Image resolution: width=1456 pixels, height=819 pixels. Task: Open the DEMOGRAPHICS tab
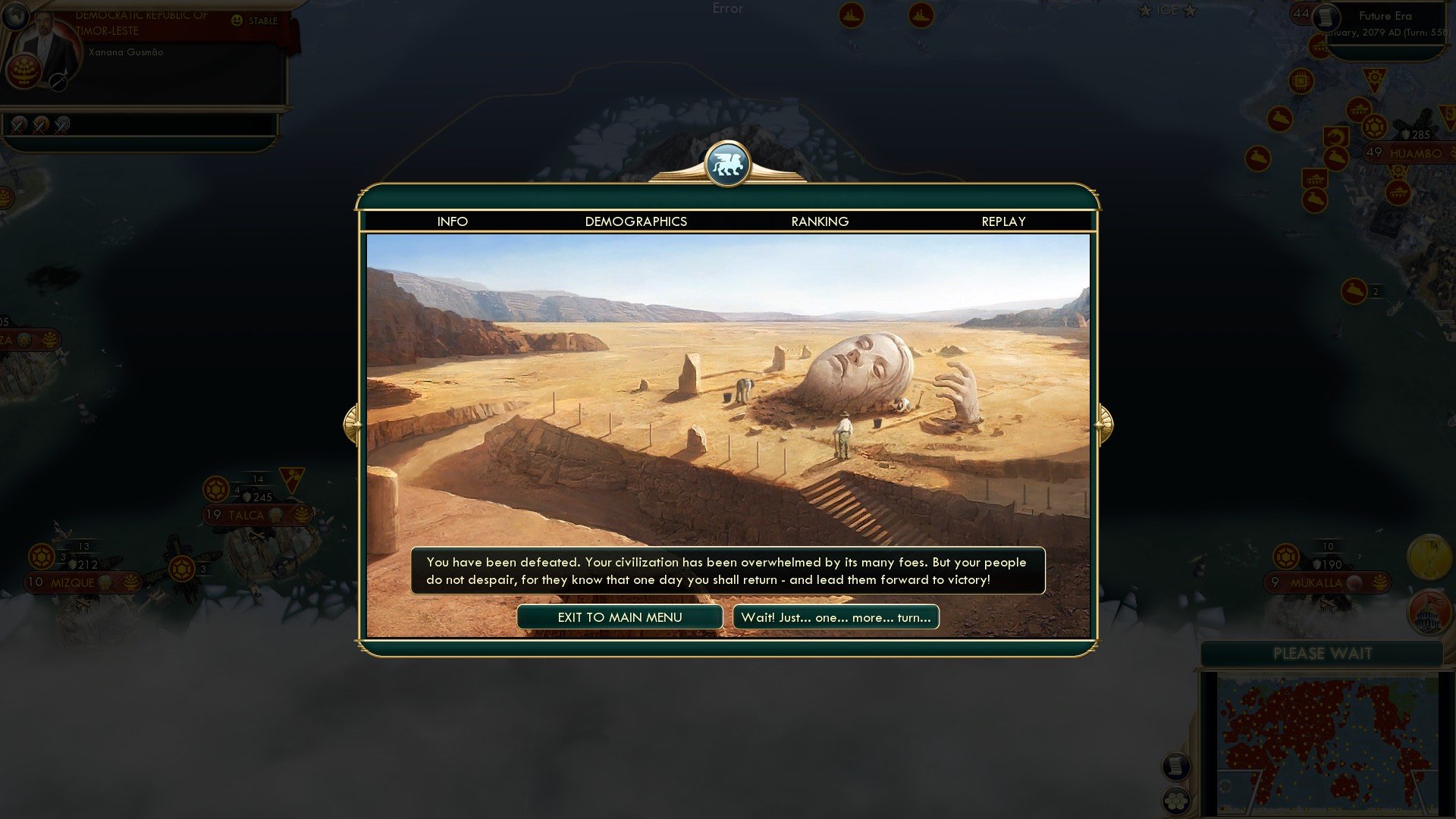(x=635, y=221)
